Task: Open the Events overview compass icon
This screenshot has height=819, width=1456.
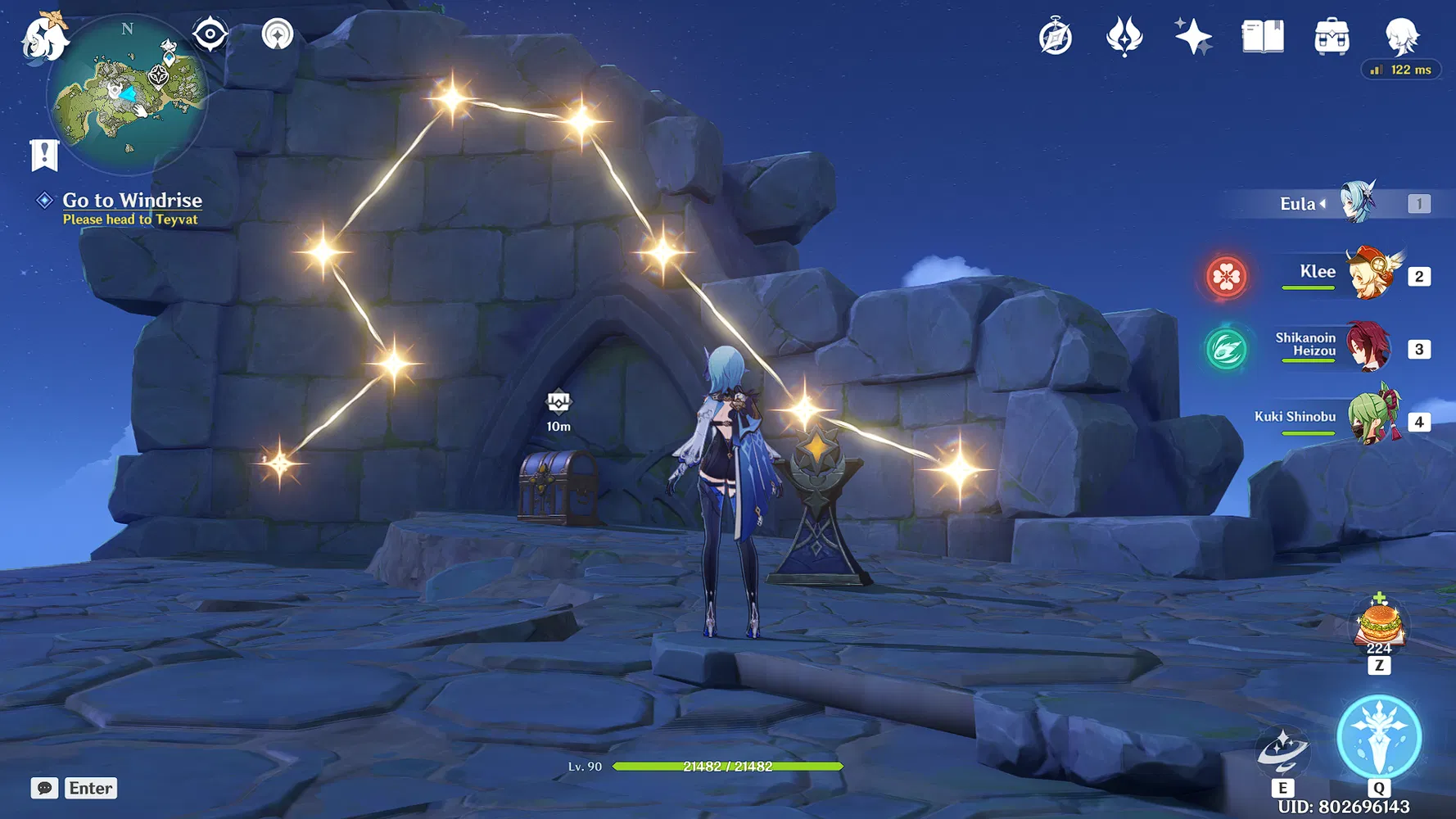Action: click(1056, 35)
